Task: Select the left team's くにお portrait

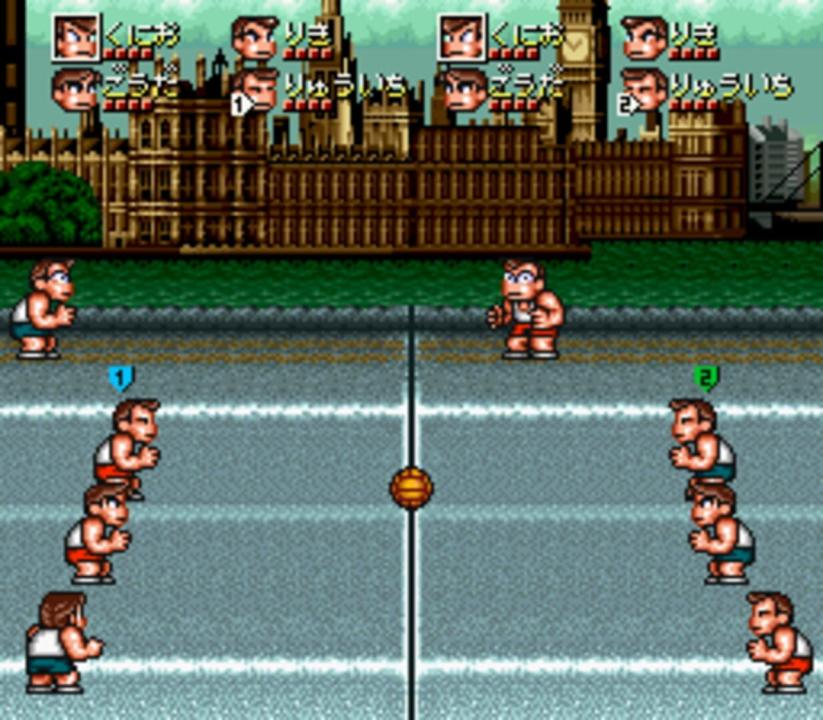Action: tap(76, 38)
